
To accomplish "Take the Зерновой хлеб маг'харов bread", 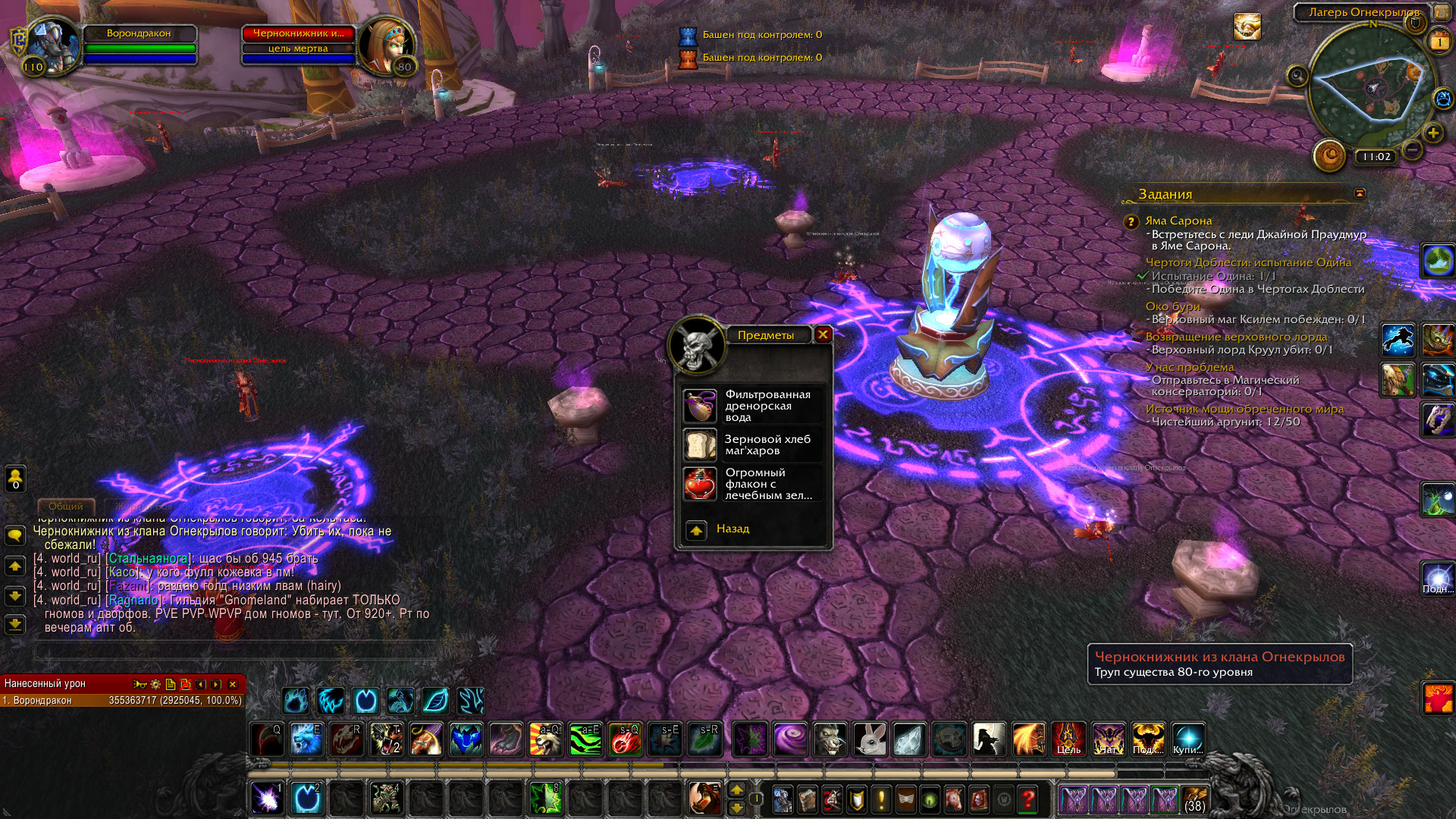I will 700,445.
